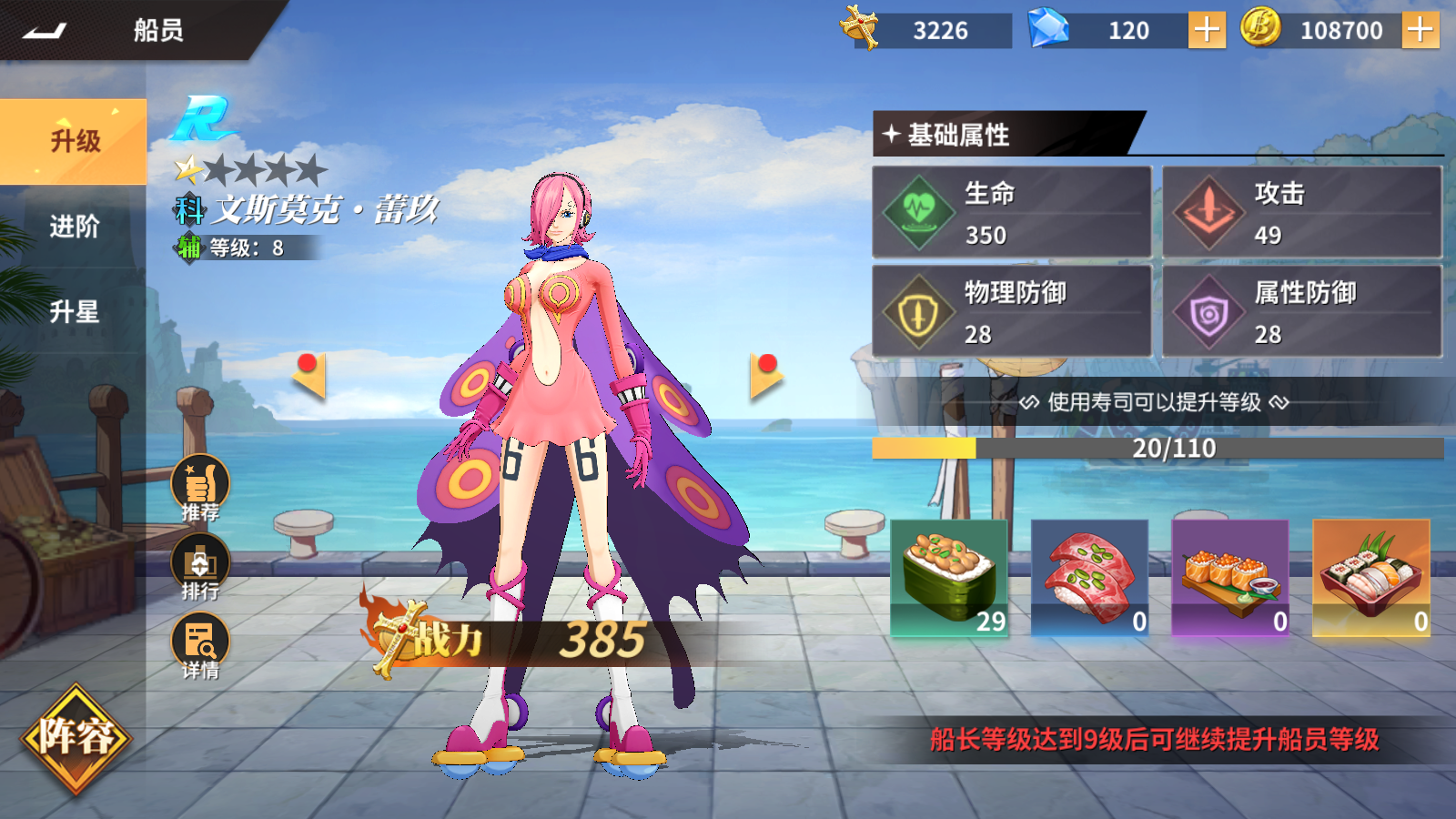Switch to the previous crew member

tap(309, 375)
